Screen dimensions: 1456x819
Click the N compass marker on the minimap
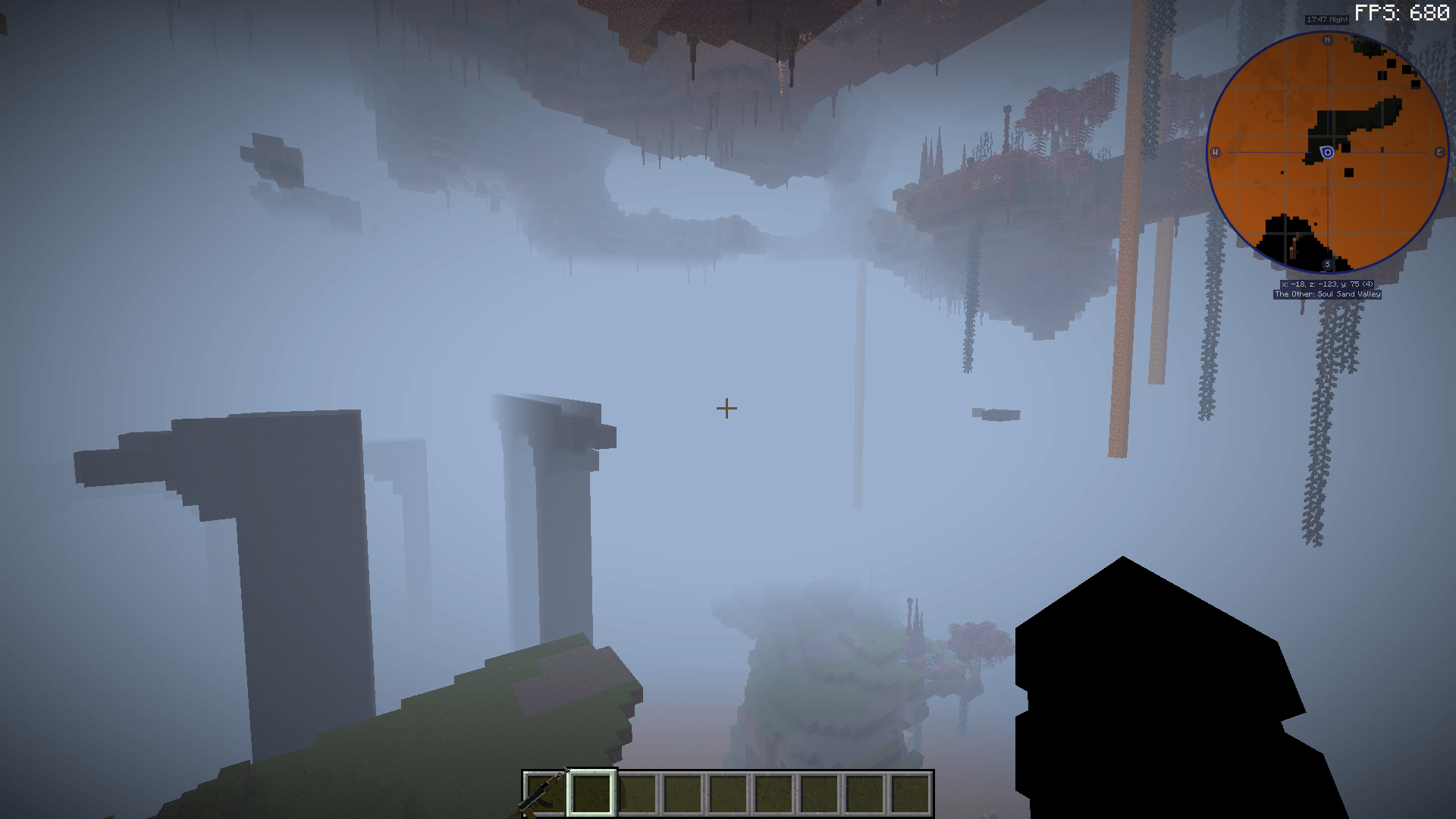point(1327,41)
